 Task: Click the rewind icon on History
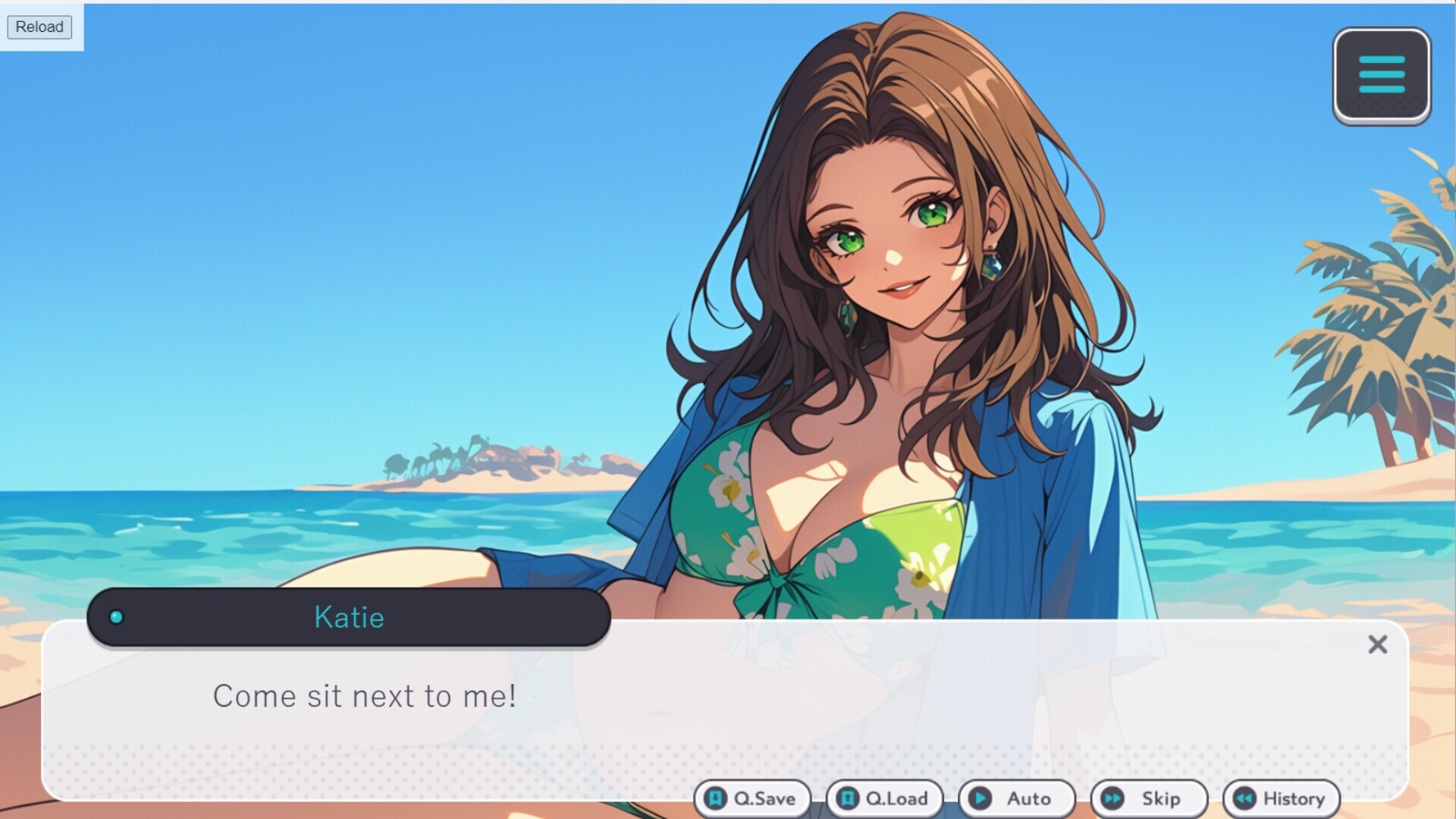(1244, 799)
